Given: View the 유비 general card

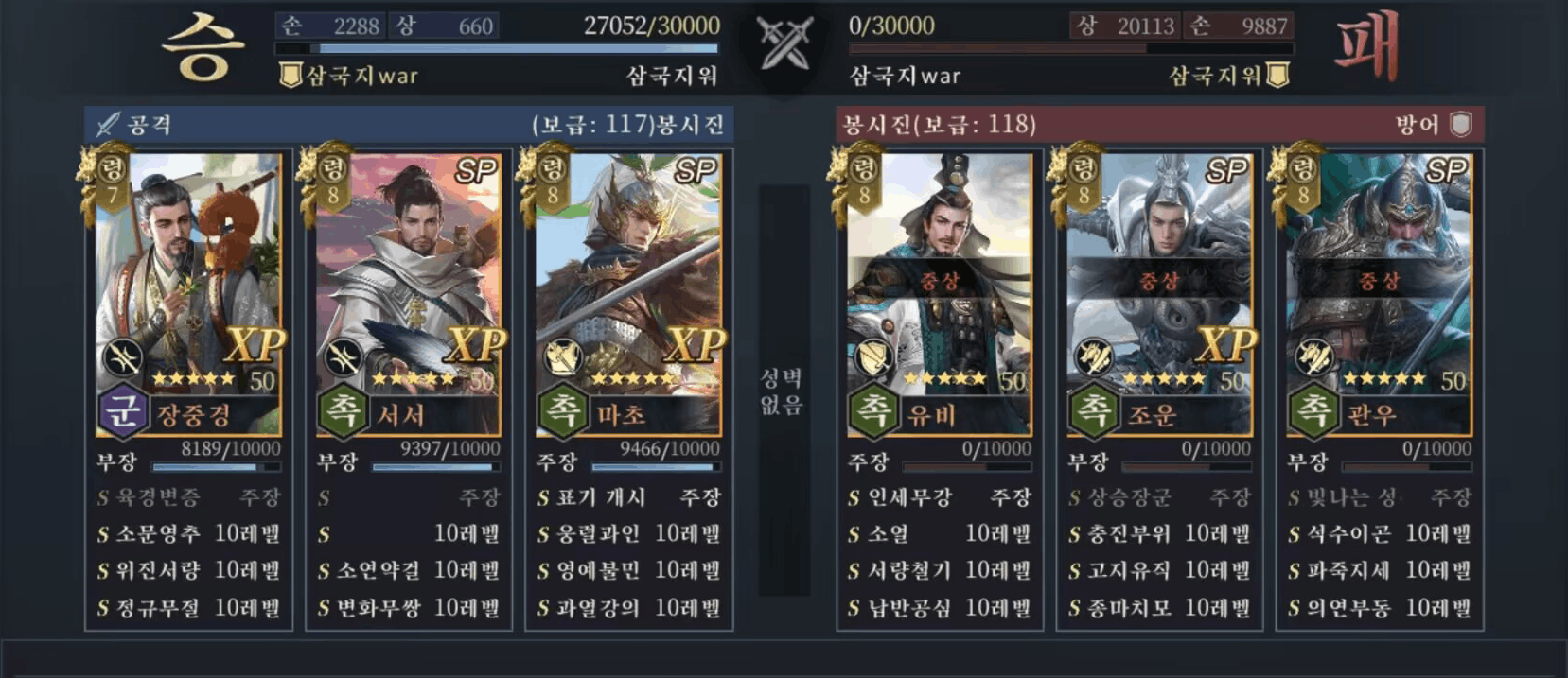Looking at the screenshot, I should 940,284.
